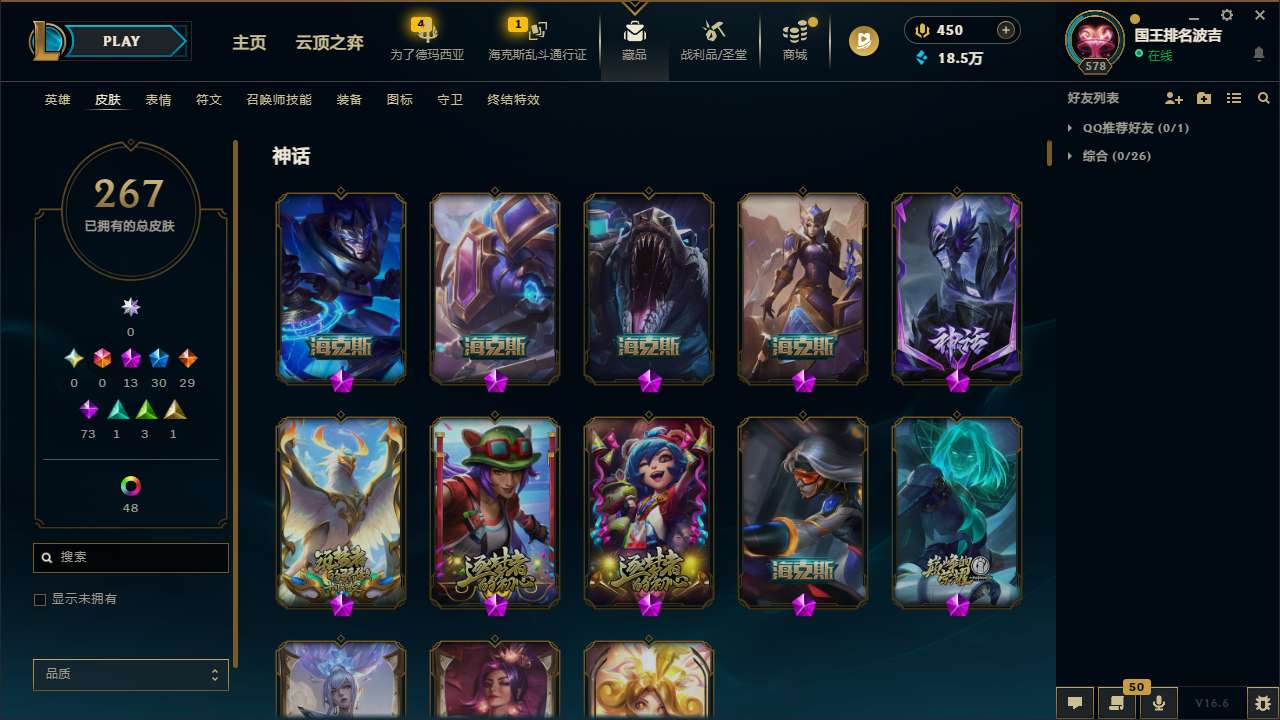Enable the 显示未拥有 checkbox

(40, 599)
